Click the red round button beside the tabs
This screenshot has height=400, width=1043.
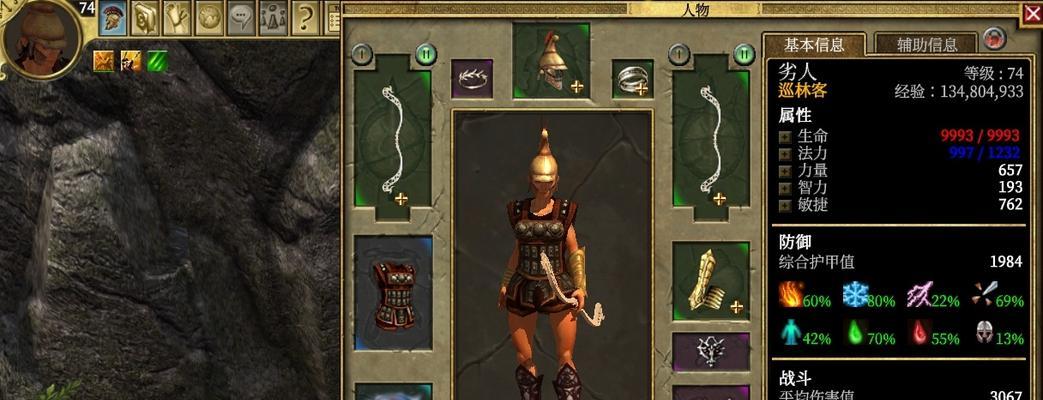993,39
